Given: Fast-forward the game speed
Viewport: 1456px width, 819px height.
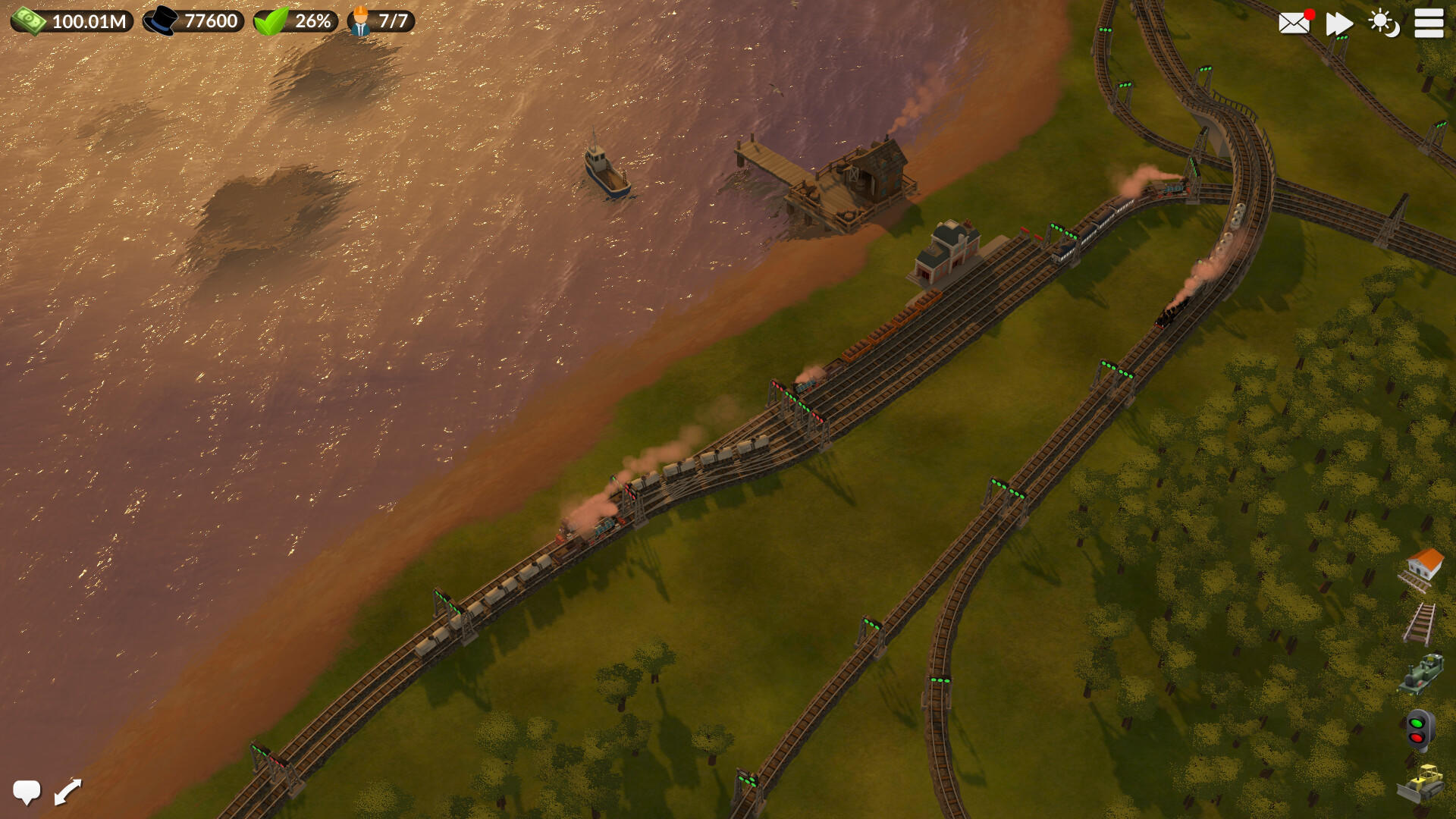Looking at the screenshot, I should [x=1338, y=23].
